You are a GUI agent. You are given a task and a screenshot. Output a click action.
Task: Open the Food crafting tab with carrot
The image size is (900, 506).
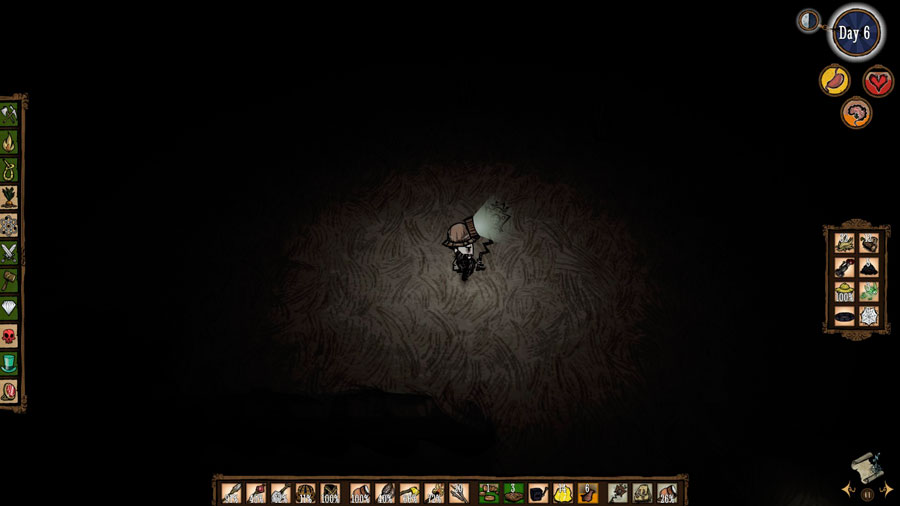[10, 197]
